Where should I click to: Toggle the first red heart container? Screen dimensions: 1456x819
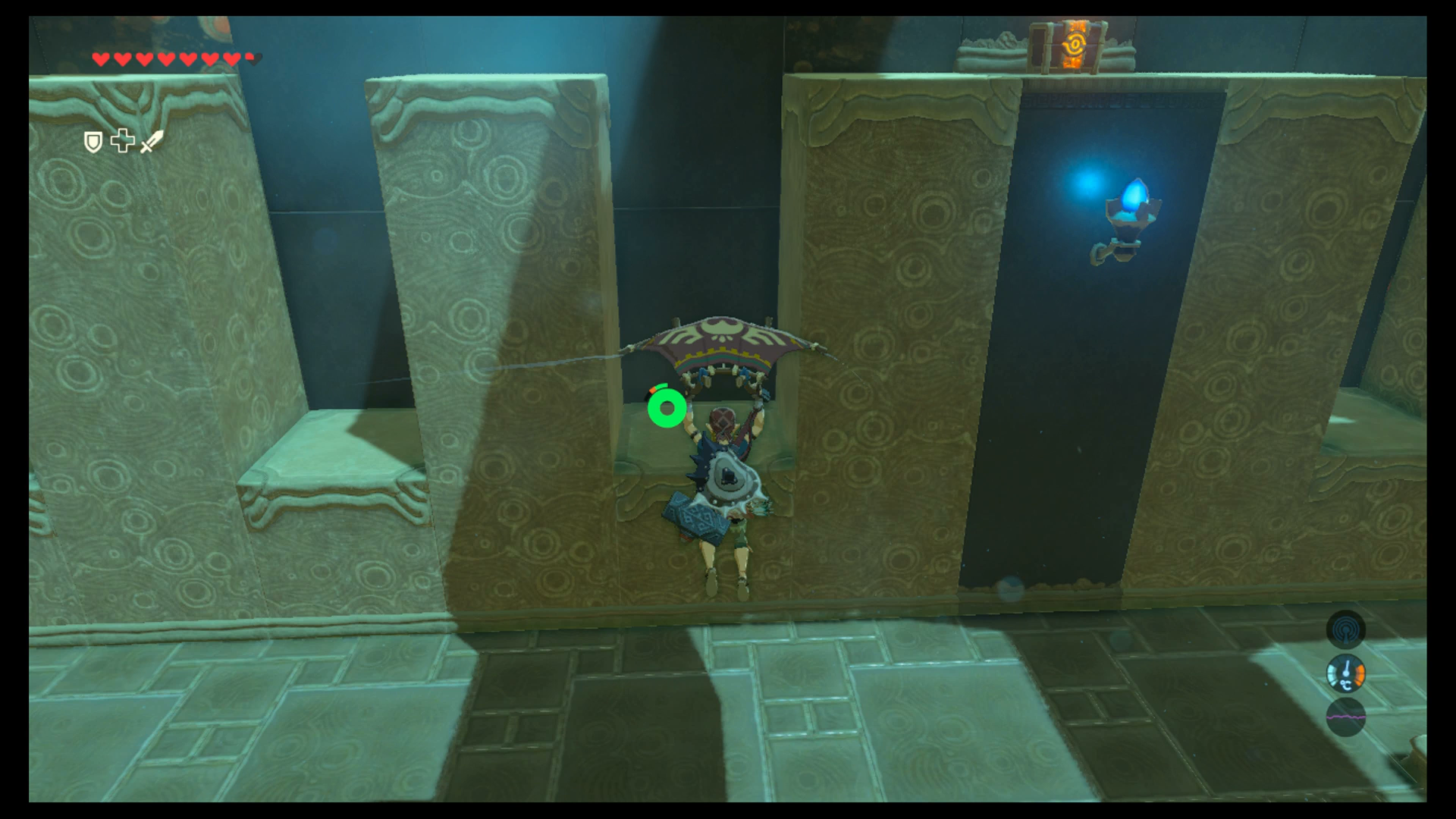pyautogui.click(x=99, y=58)
